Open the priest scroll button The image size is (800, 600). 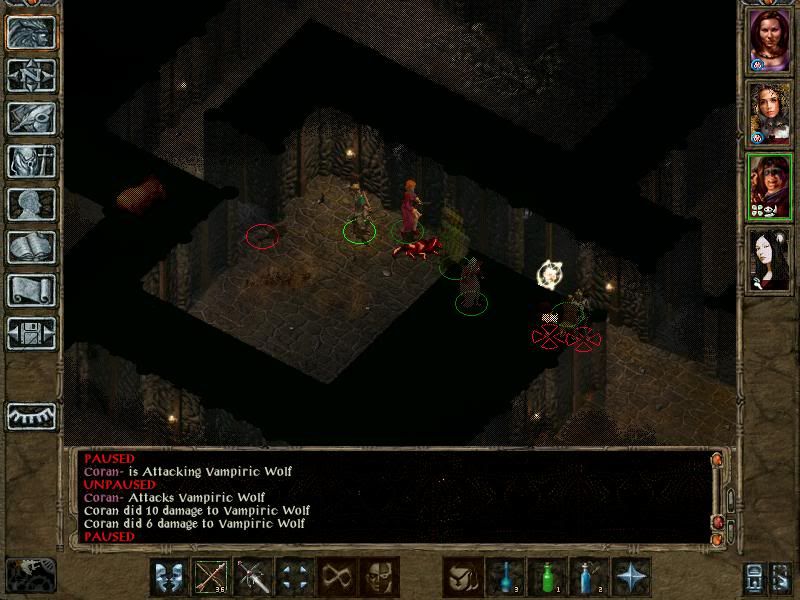pyautogui.click(x=31, y=290)
